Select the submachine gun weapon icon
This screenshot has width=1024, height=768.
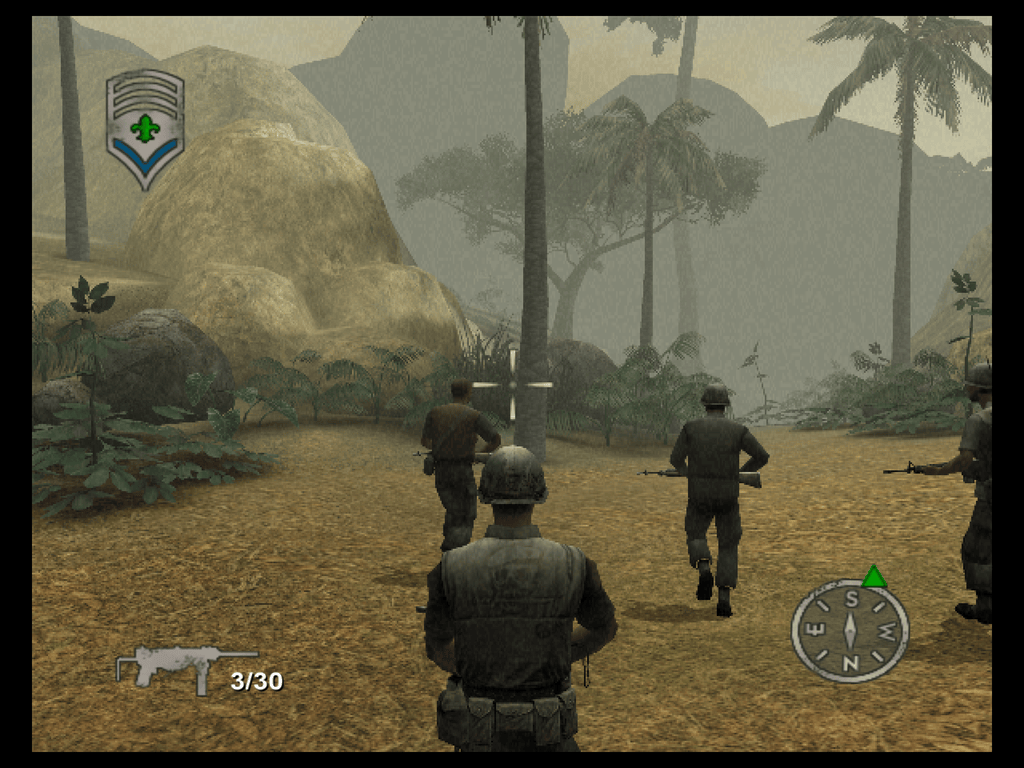(172, 665)
